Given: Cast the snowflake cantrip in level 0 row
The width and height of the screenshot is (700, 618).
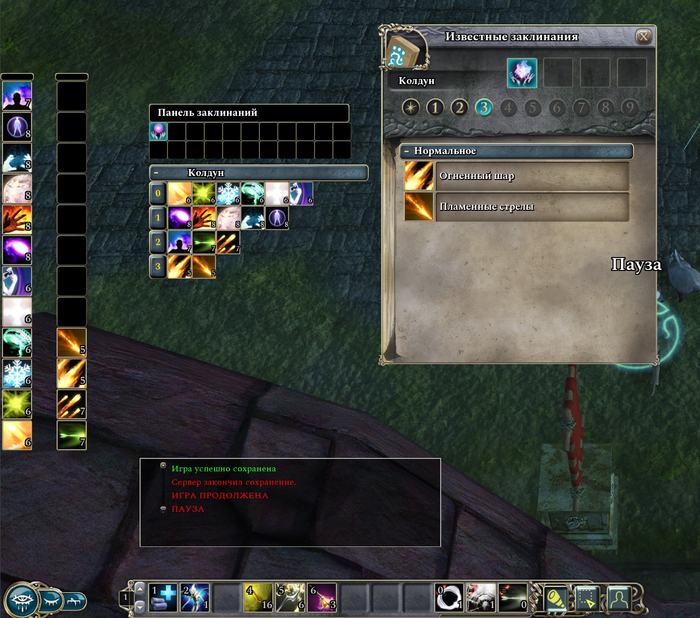Looking at the screenshot, I should 228,194.
